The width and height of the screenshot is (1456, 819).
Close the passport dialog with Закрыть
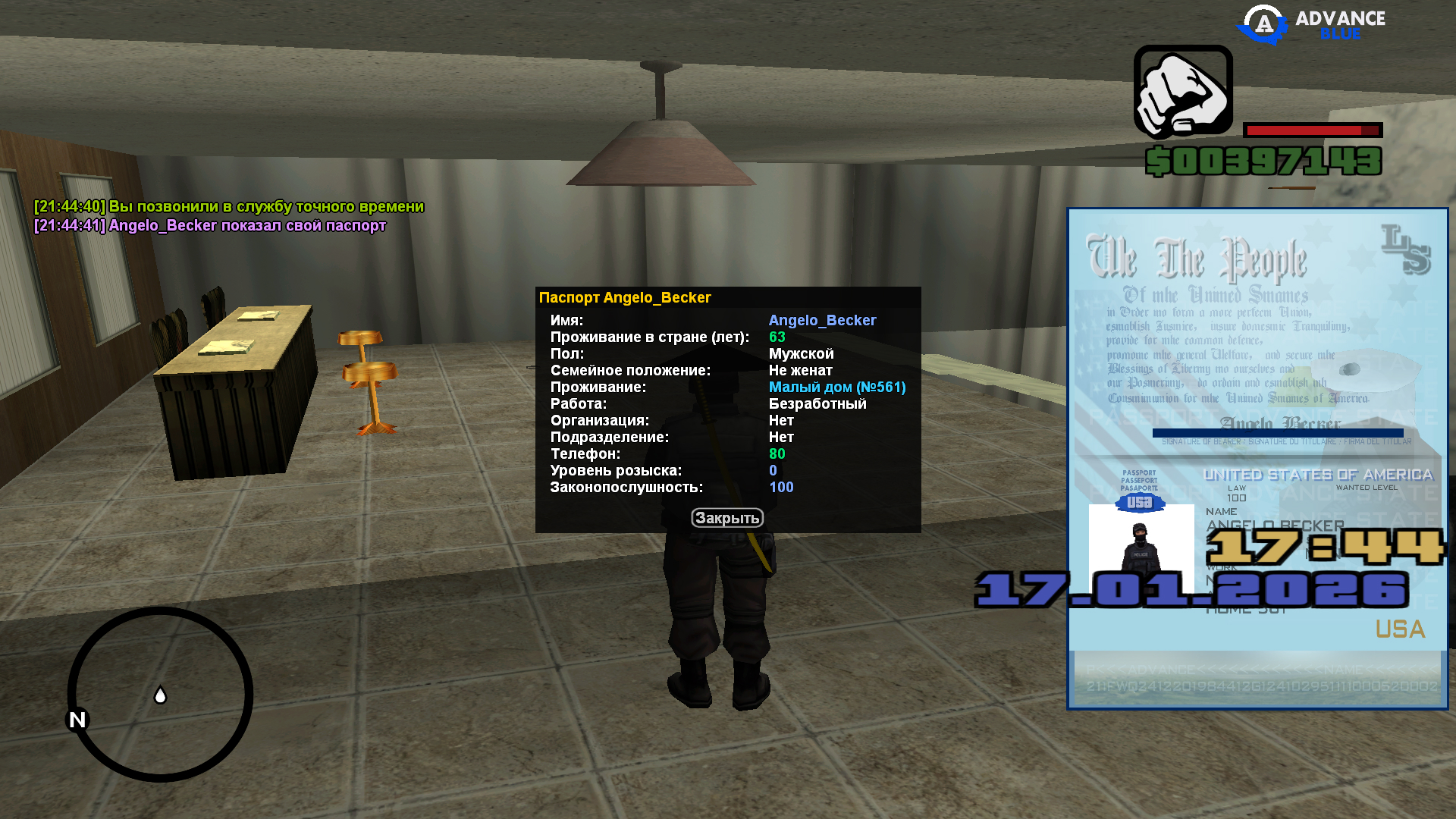[726, 518]
